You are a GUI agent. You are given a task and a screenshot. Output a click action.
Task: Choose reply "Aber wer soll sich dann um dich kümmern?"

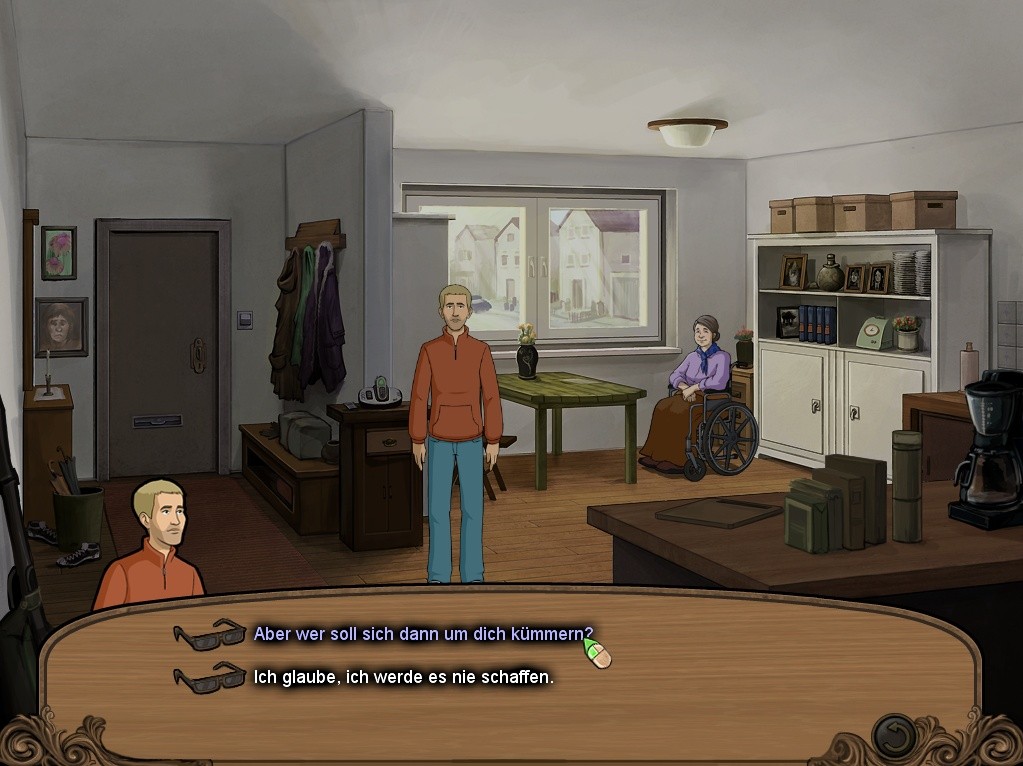click(422, 634)
